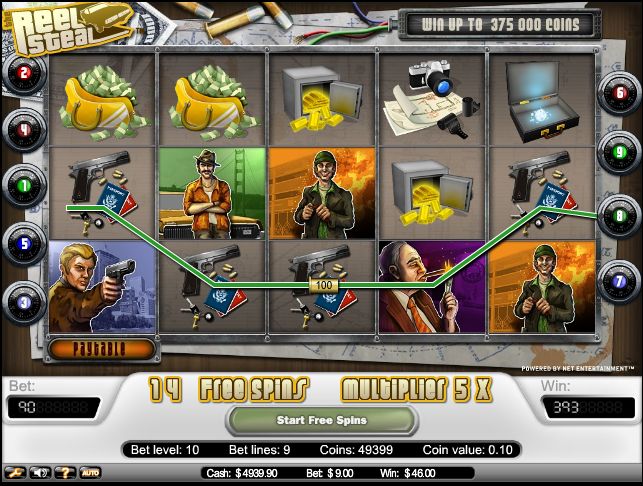The width and height of the screenshot is (643, 486).
Task: Open the Paytable
Action: (x=100, y=349)
